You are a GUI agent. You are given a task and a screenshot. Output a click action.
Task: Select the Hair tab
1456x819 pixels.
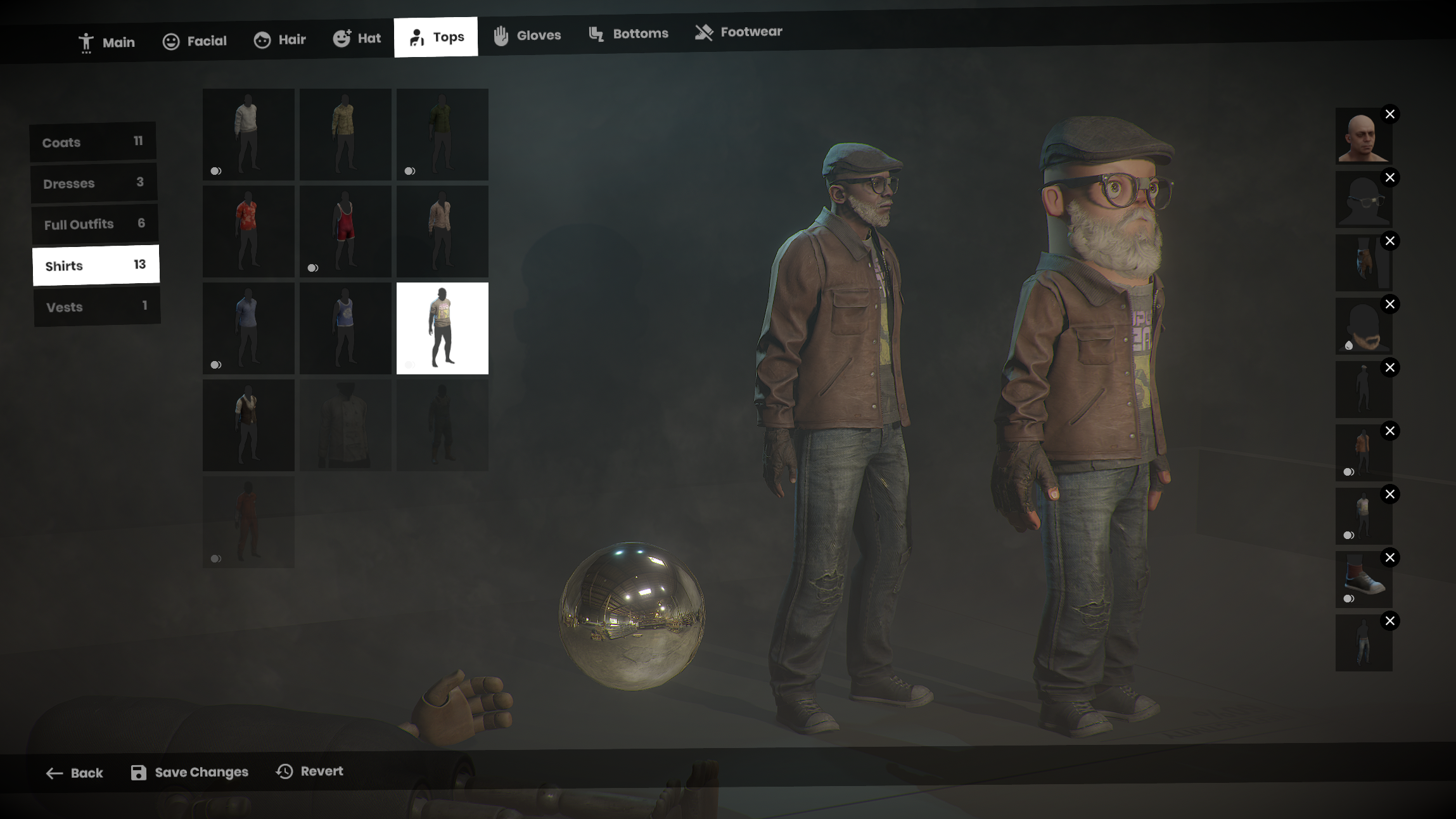[x=280, y=40]
